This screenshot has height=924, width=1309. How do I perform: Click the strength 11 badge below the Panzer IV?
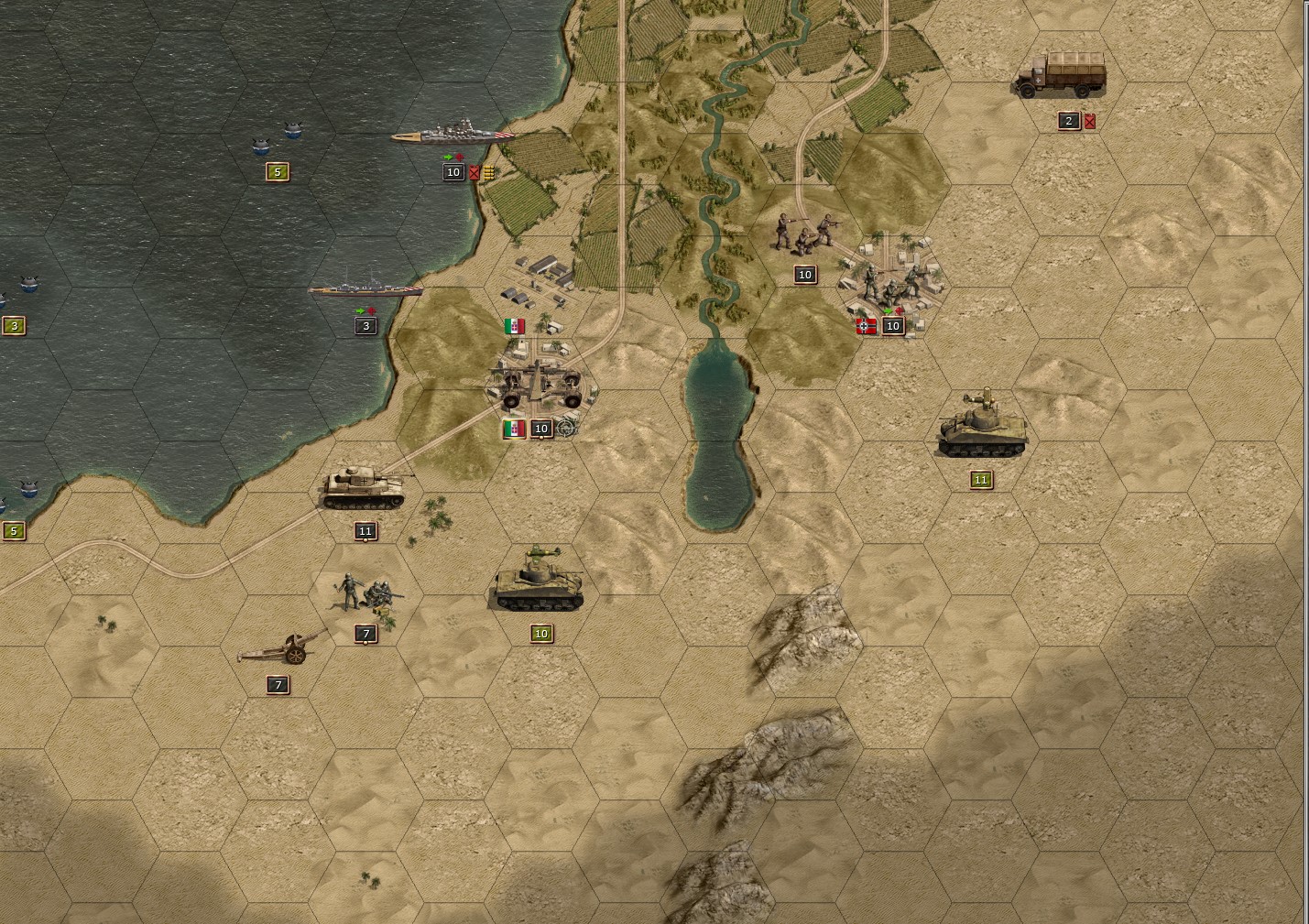point(365,530)
